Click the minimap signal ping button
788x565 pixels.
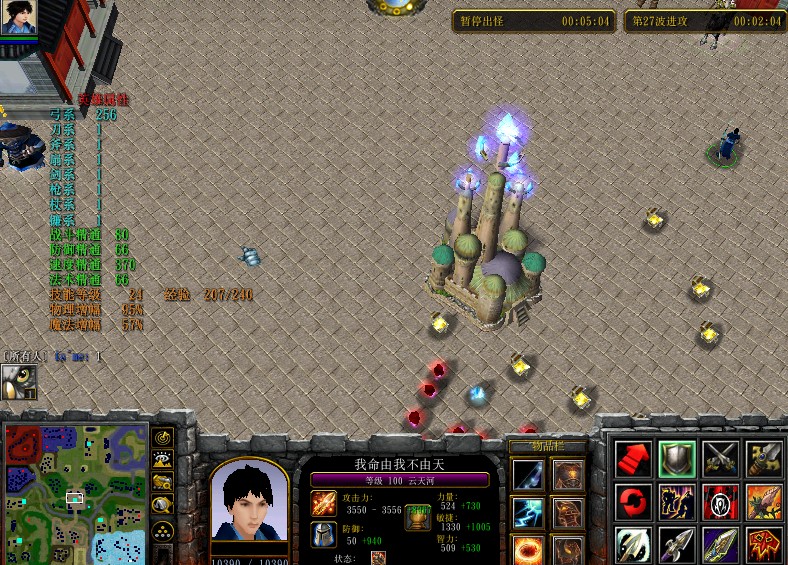(162, 438)
